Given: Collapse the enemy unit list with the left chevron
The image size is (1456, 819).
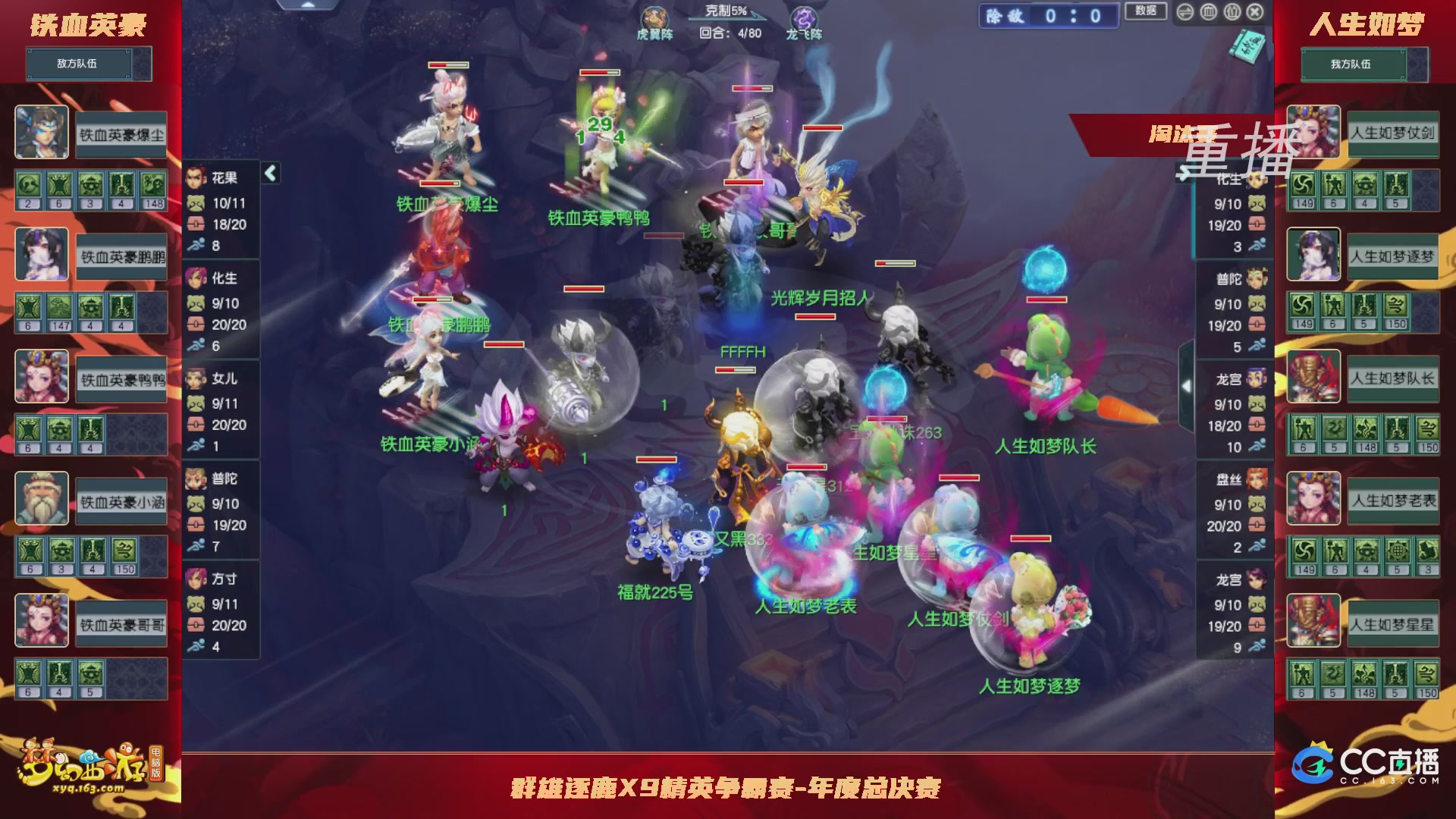Looking at the screenshot, I should pos(269,173).
